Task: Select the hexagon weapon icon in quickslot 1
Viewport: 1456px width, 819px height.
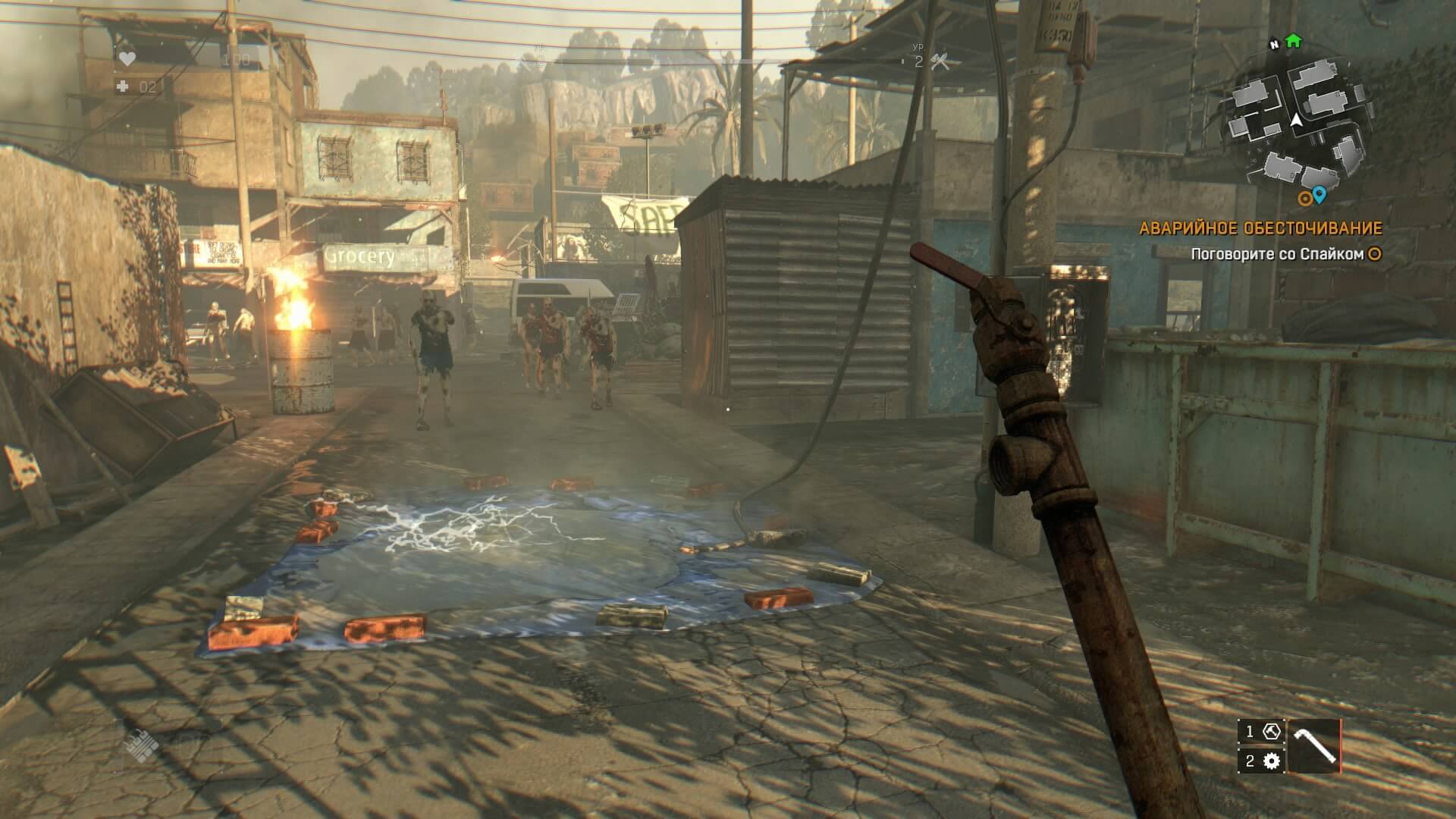Action: click(x=1272, y=730)
